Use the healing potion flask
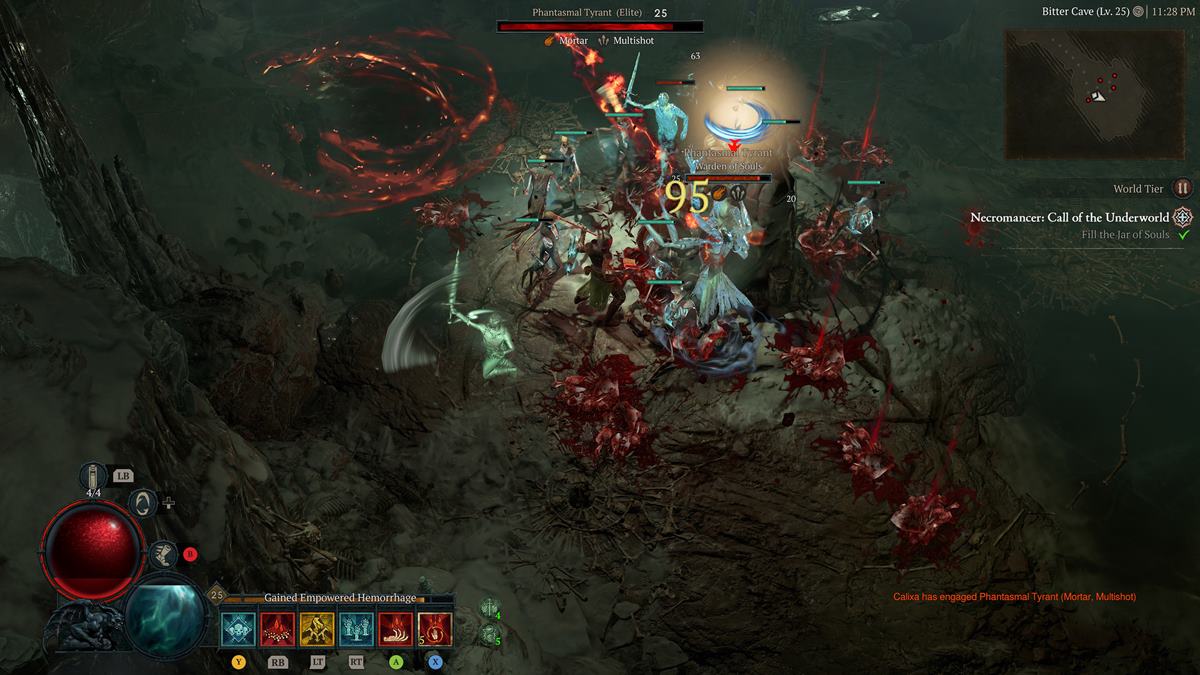 [93, 479]
